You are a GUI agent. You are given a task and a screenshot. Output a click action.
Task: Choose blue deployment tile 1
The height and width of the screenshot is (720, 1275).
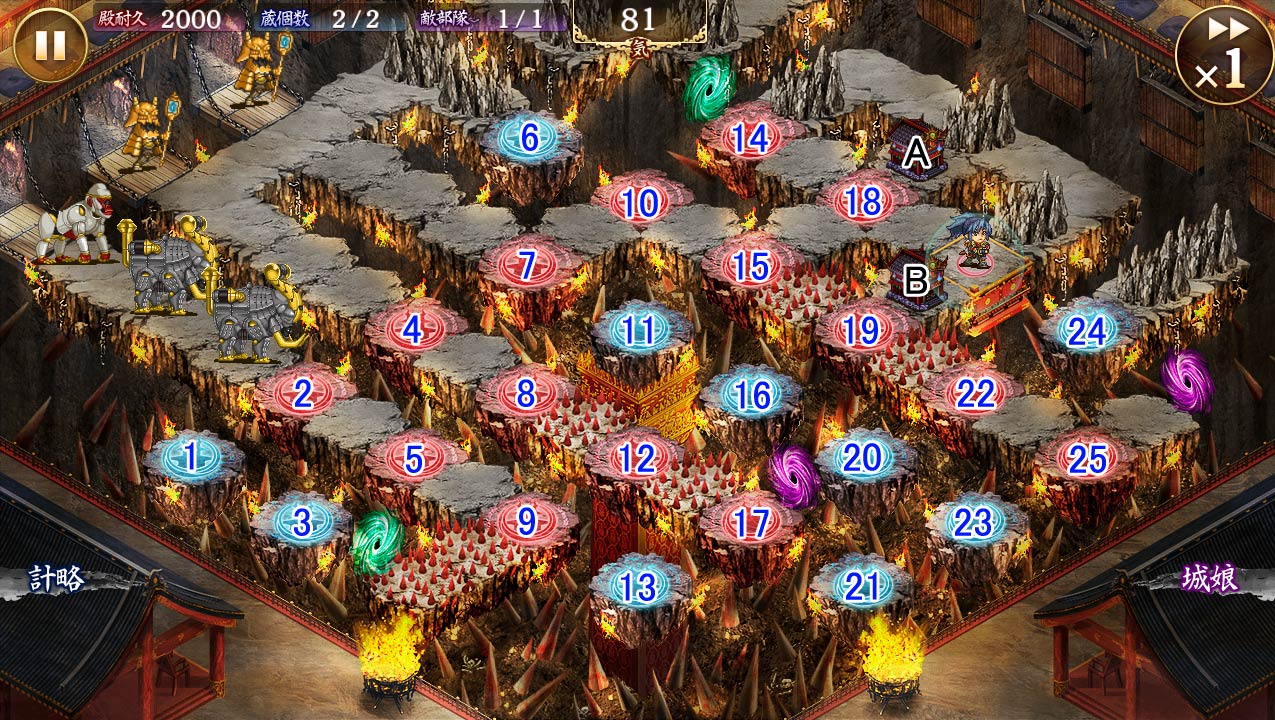(191, 457)
